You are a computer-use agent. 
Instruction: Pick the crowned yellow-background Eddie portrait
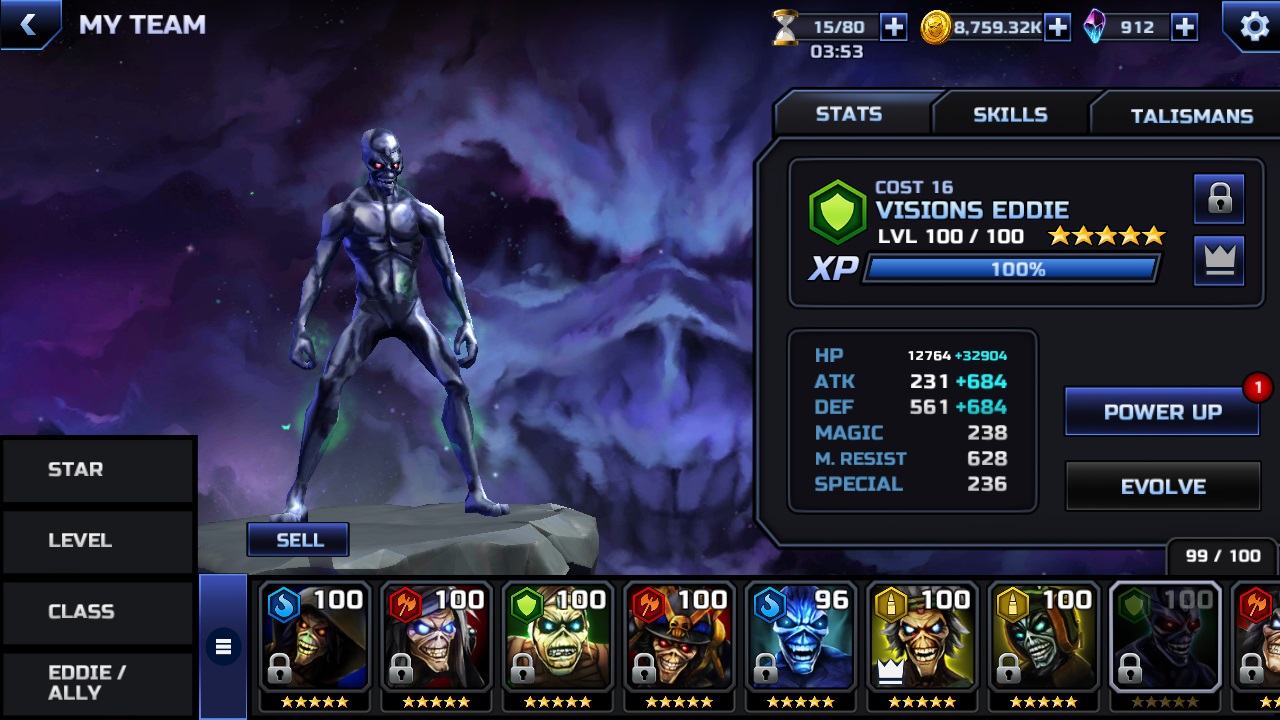[x=922, y=638]
